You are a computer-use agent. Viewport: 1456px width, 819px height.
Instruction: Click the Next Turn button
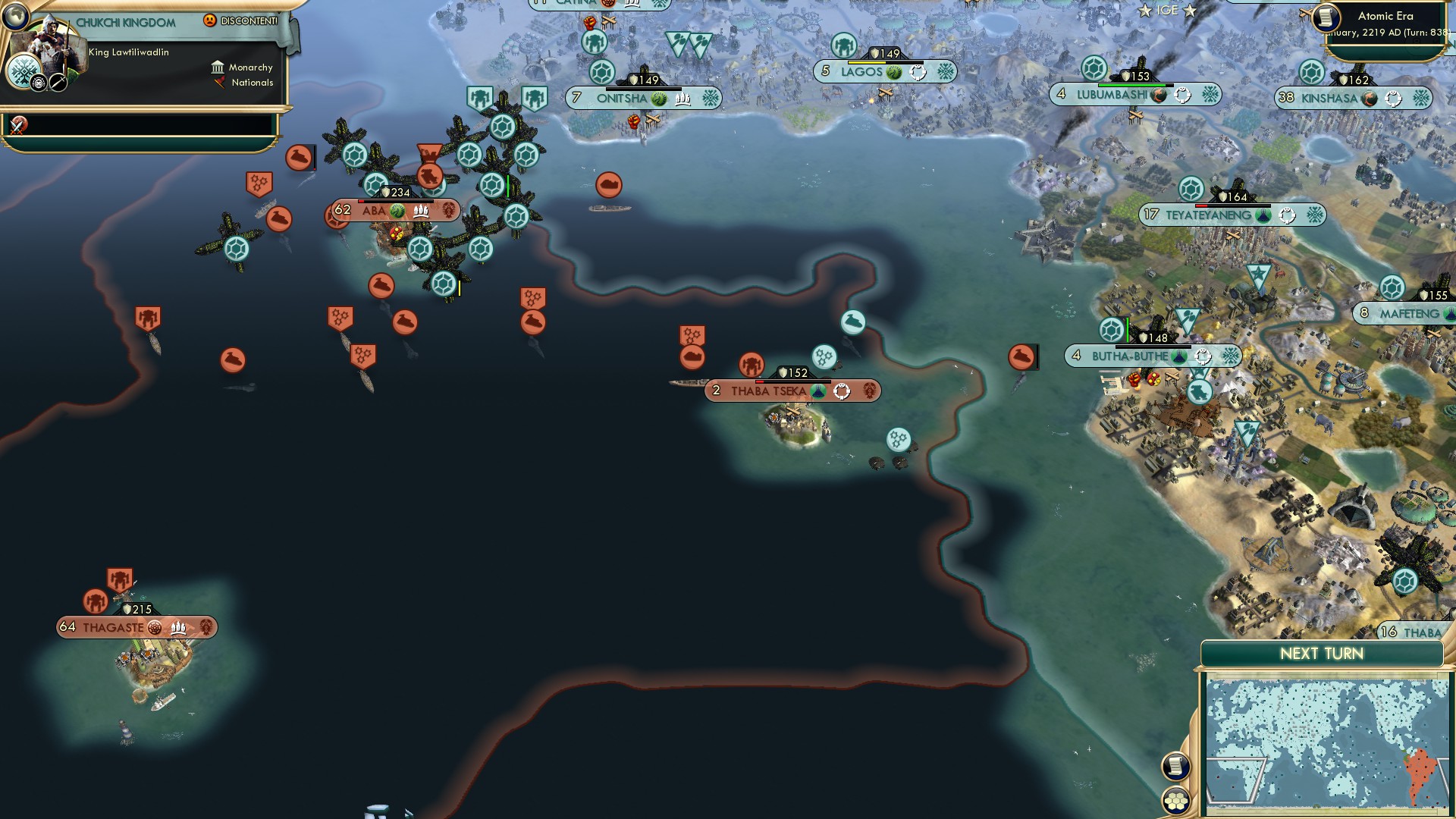1323,652
